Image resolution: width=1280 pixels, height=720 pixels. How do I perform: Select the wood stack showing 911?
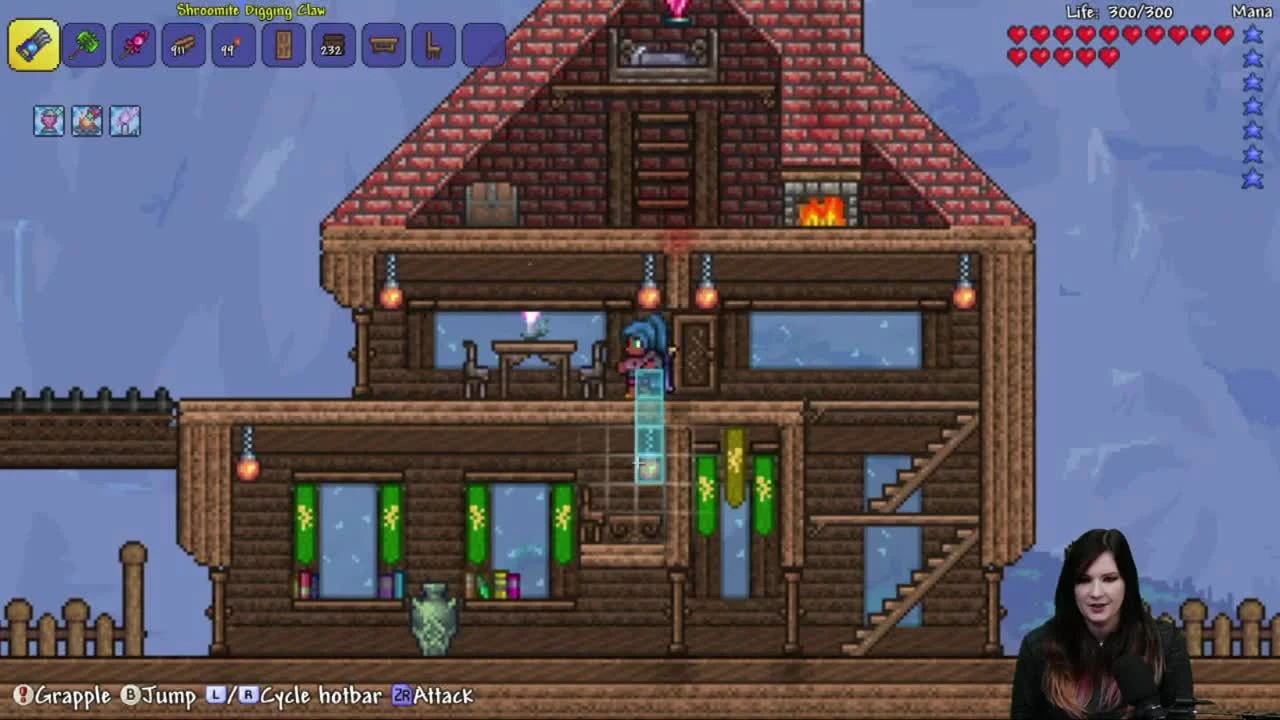(x=184, y=45)
